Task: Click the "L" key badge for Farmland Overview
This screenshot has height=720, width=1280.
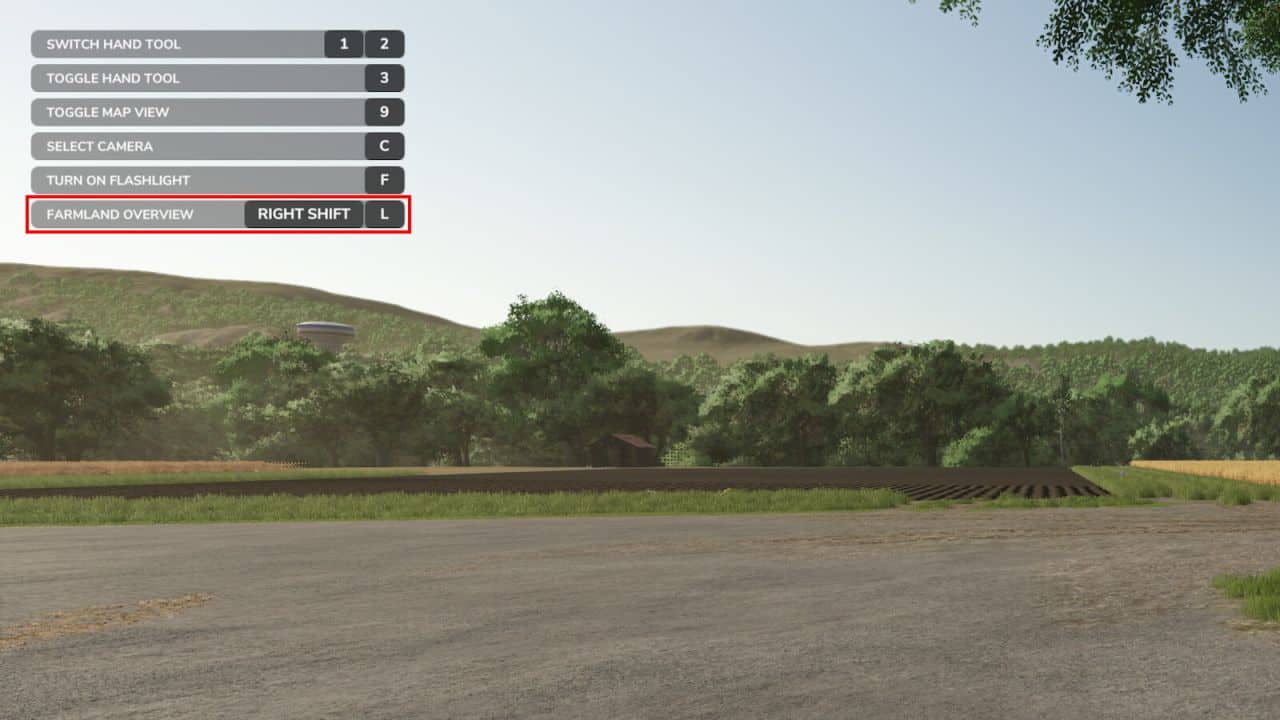Action: tap(384, 214)
